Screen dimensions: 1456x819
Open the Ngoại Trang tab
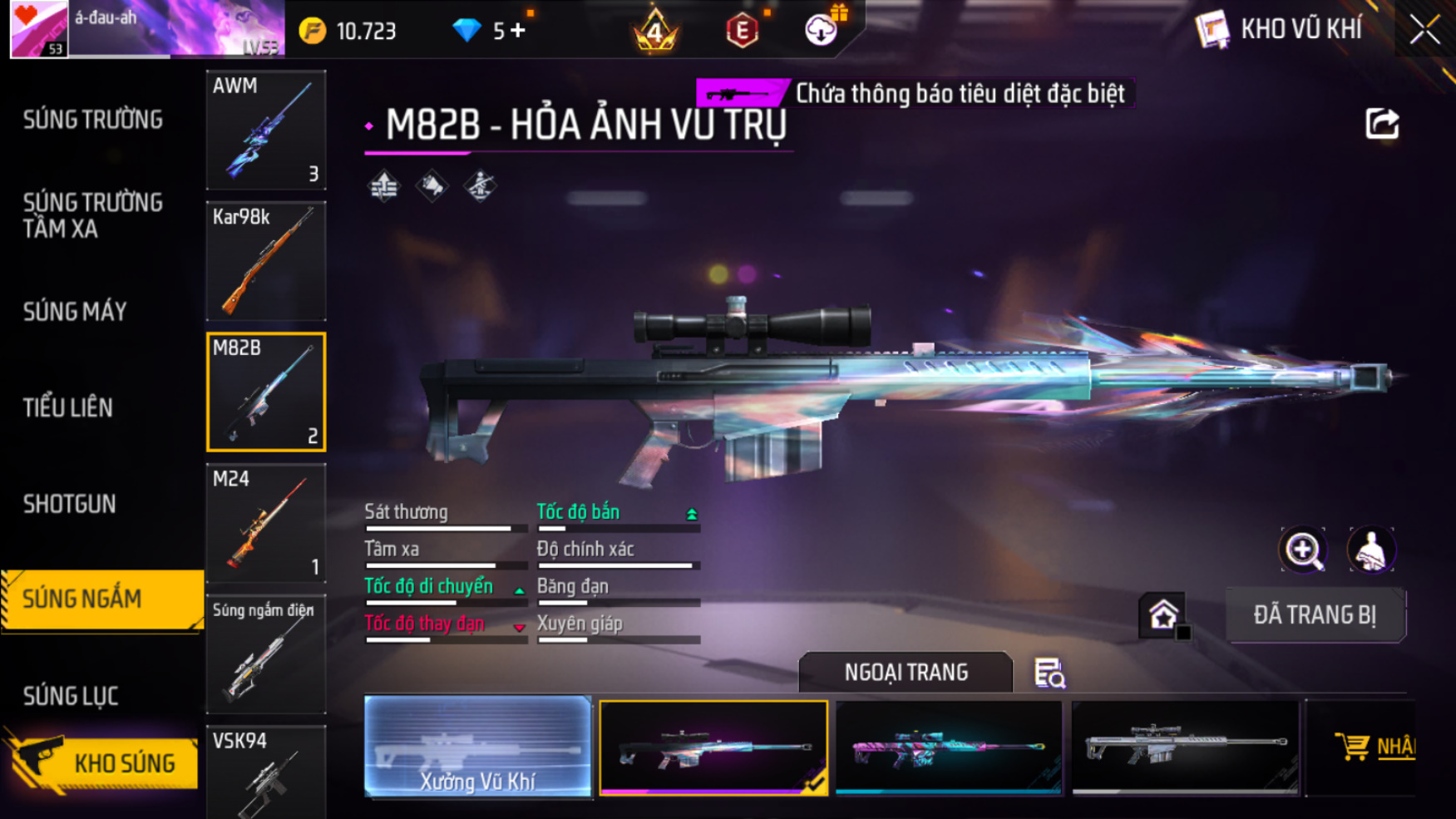[906, 672]
